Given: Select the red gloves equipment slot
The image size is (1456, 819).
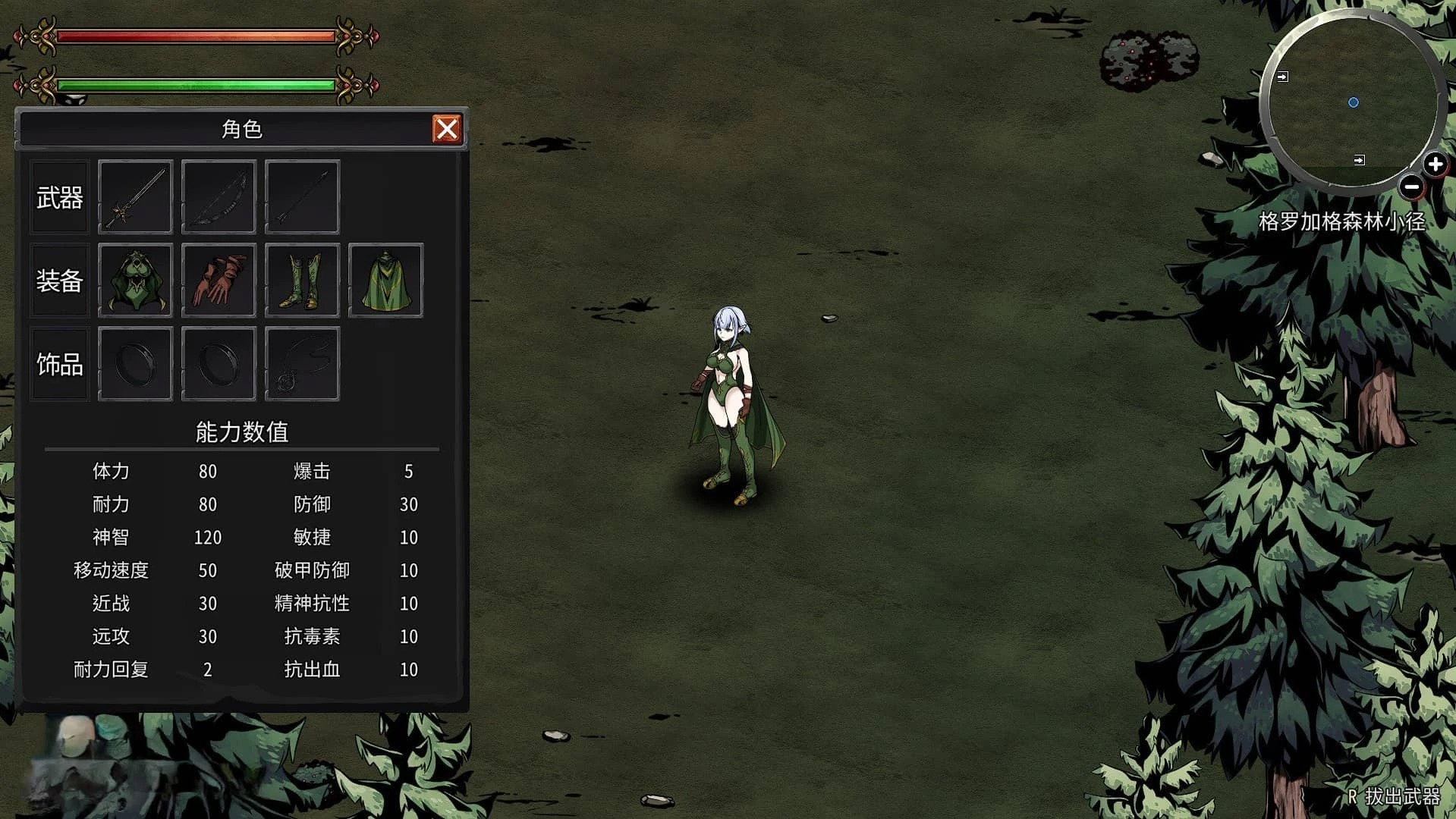Looking at the screenshot, I should click(219, 281).
